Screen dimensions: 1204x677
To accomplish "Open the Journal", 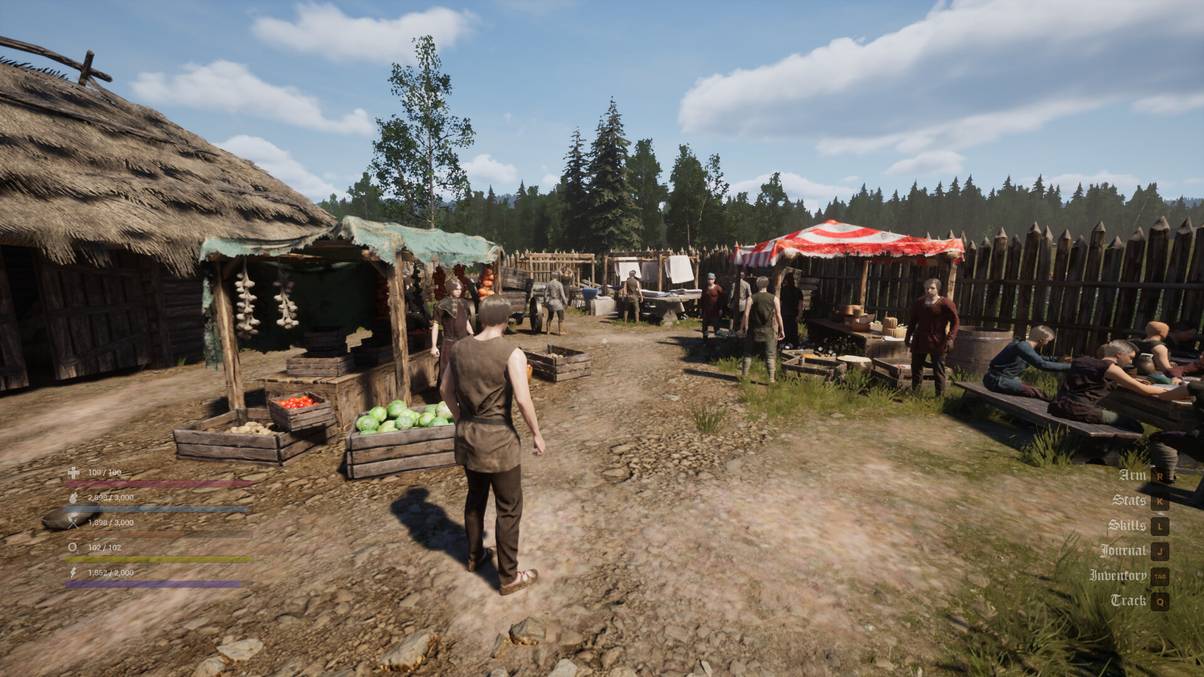I will click(1123, 550).
